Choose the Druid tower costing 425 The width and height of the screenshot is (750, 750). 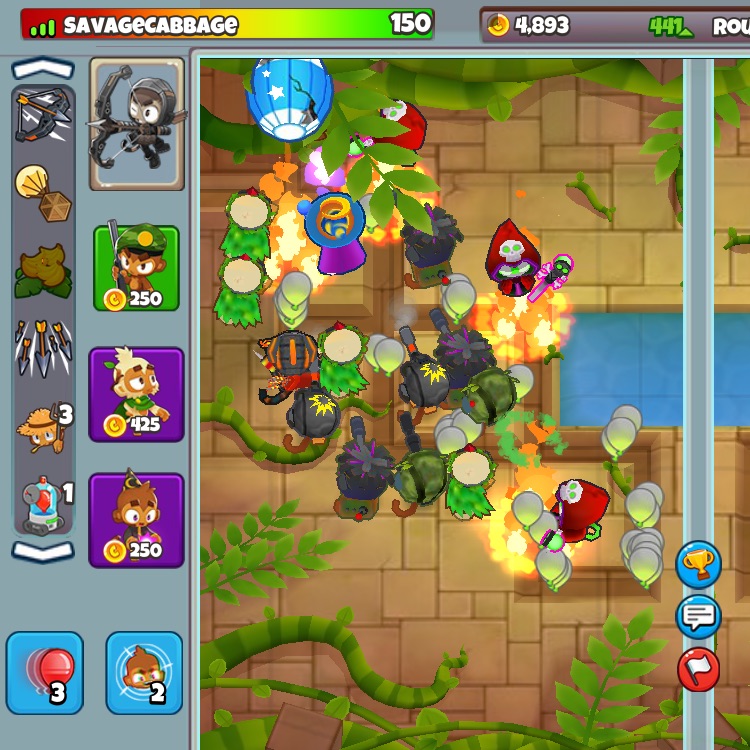click(x=136, y=395)
